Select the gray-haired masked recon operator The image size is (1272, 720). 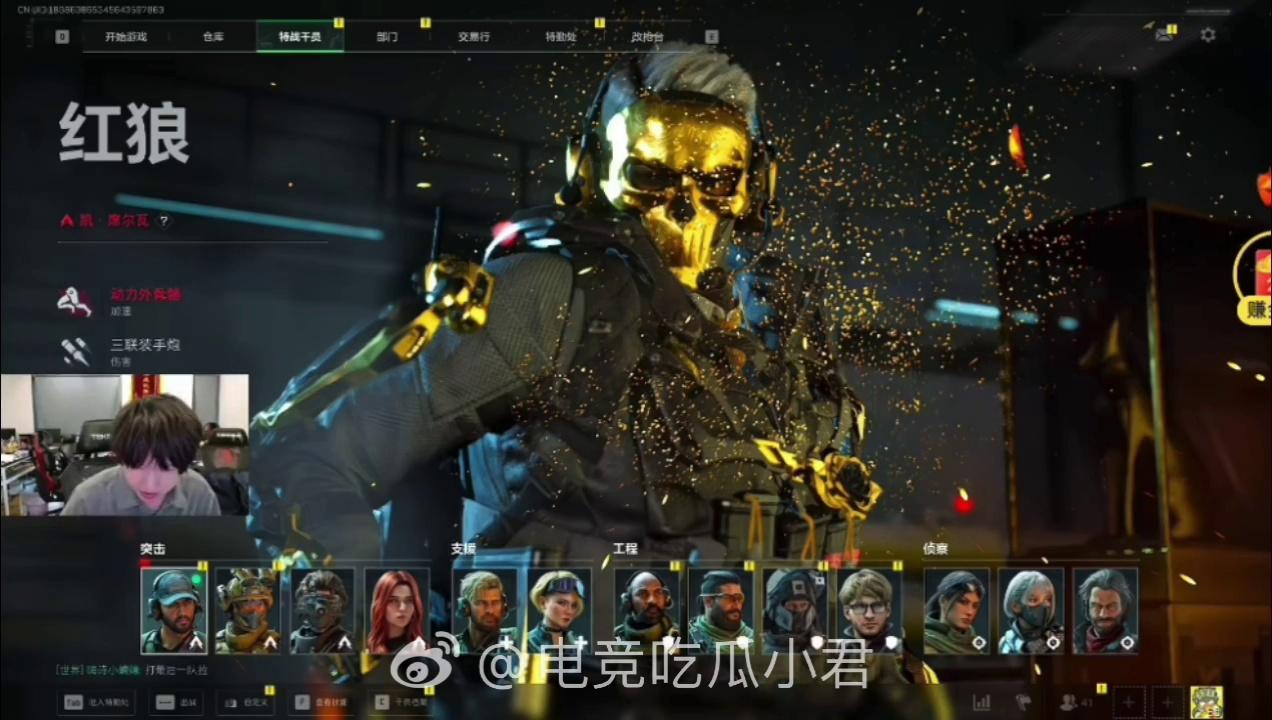tap(1031, 610)
